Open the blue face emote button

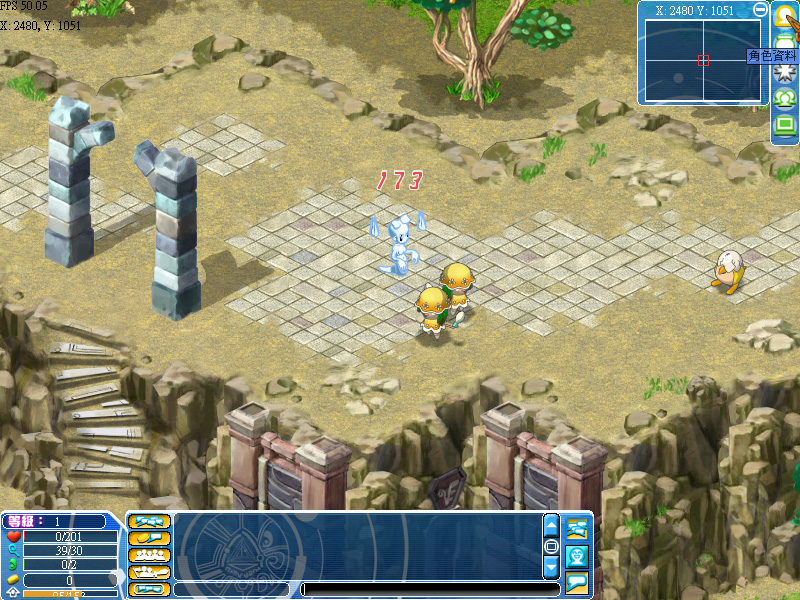point(577,556)
